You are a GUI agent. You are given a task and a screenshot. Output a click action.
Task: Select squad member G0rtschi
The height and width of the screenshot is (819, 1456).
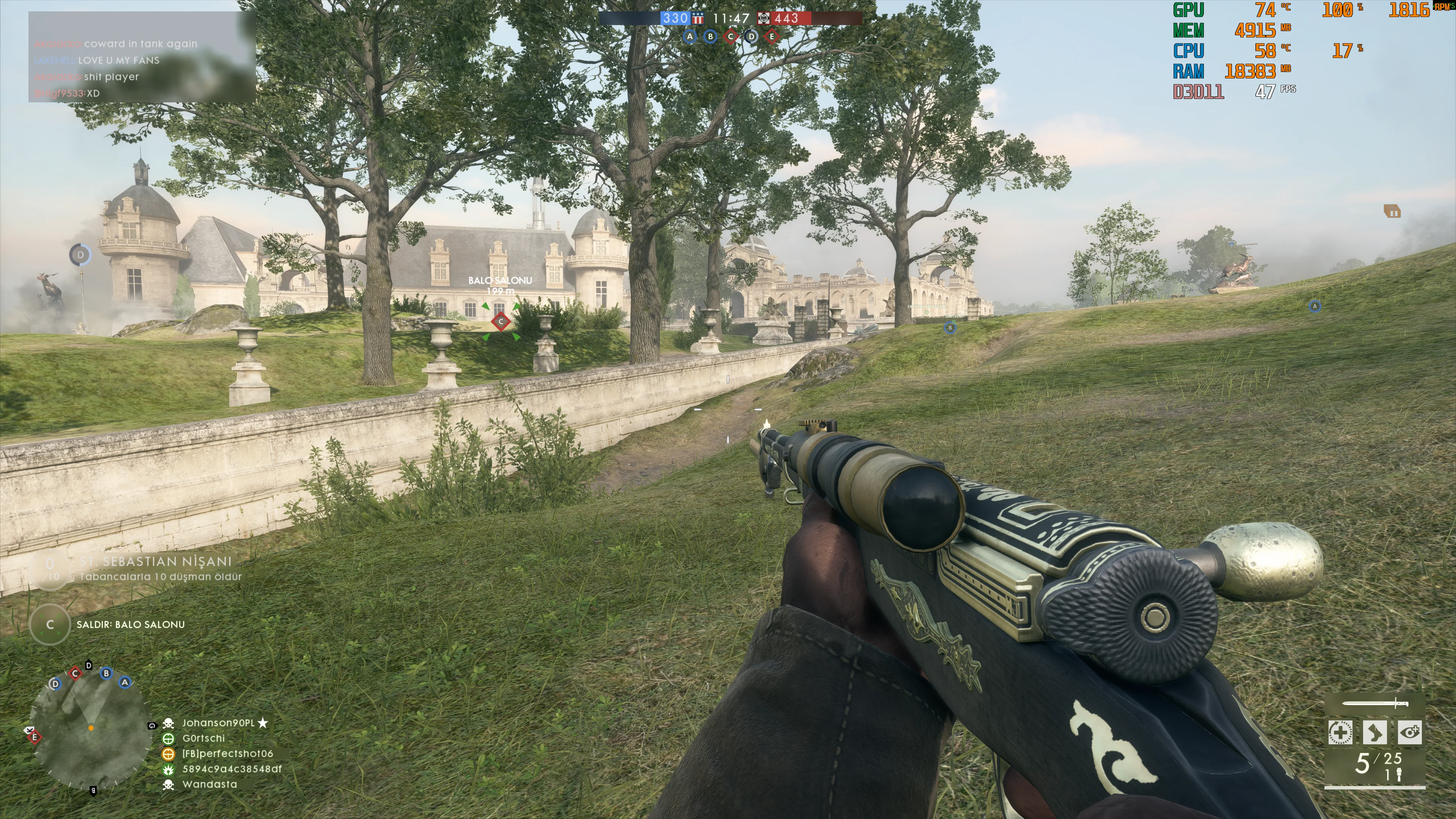[x=204, y=738]
